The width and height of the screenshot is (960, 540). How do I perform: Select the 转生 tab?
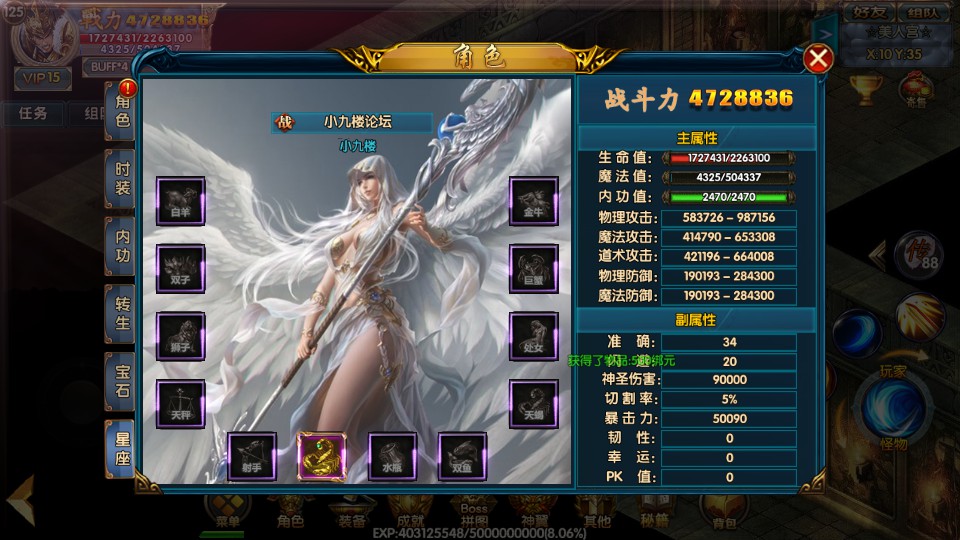pyautogui.click(x=122, y=312)
